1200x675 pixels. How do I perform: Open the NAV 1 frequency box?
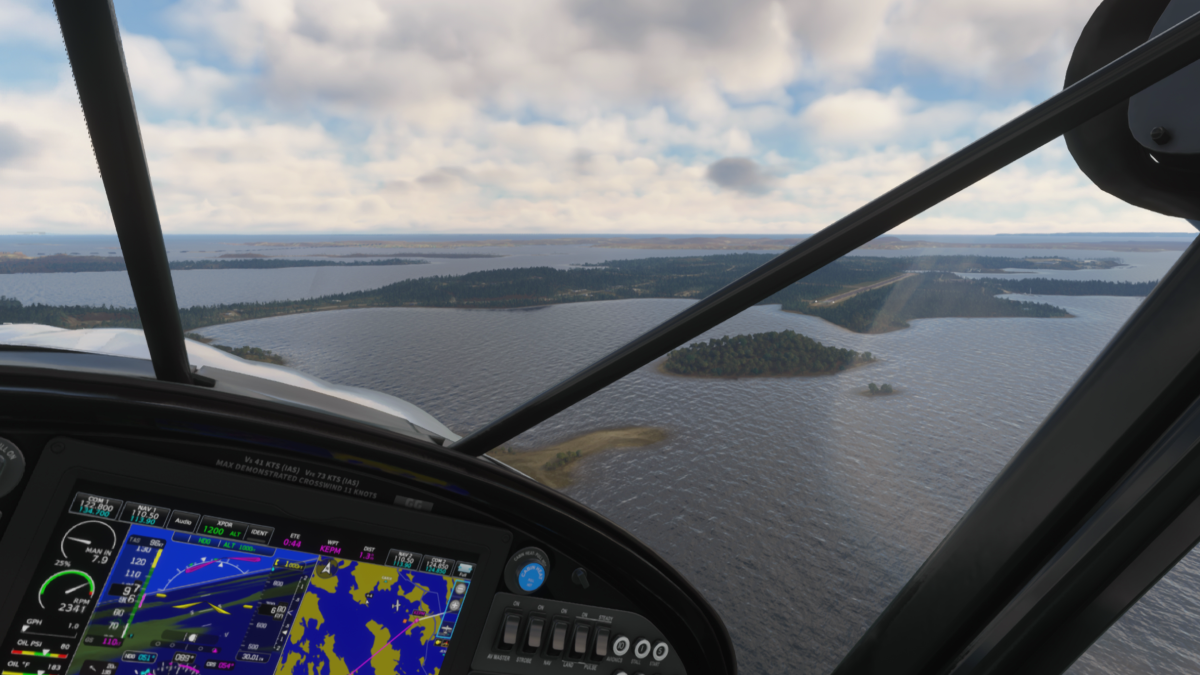[145, 515]
